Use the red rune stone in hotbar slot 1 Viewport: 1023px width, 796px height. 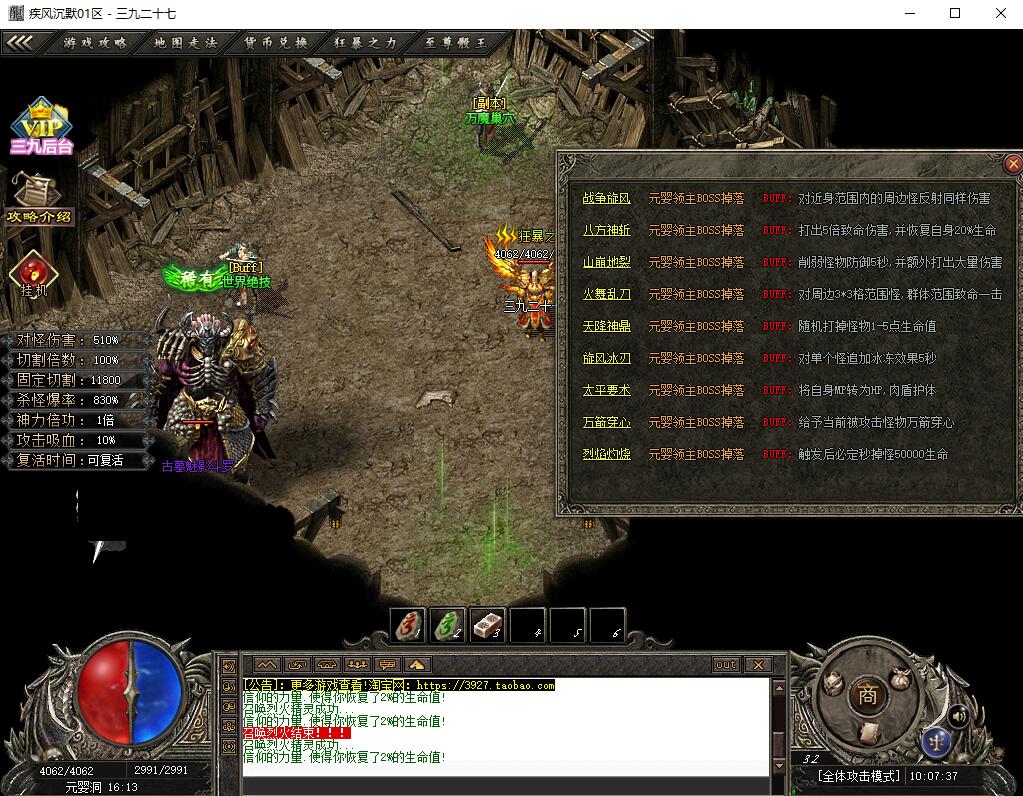click(408, 625)
